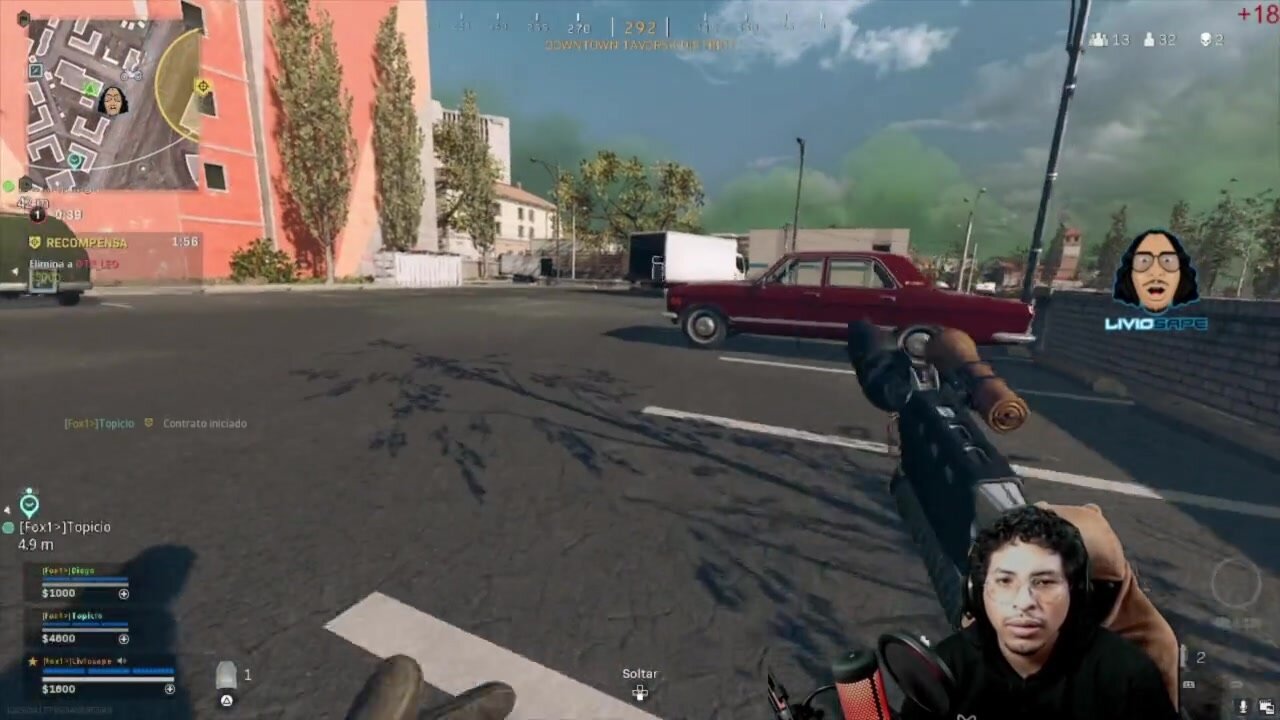Click the field upgrade circle icon
The width and height of the screenshot is (1280, 720).
(1236, 583)
